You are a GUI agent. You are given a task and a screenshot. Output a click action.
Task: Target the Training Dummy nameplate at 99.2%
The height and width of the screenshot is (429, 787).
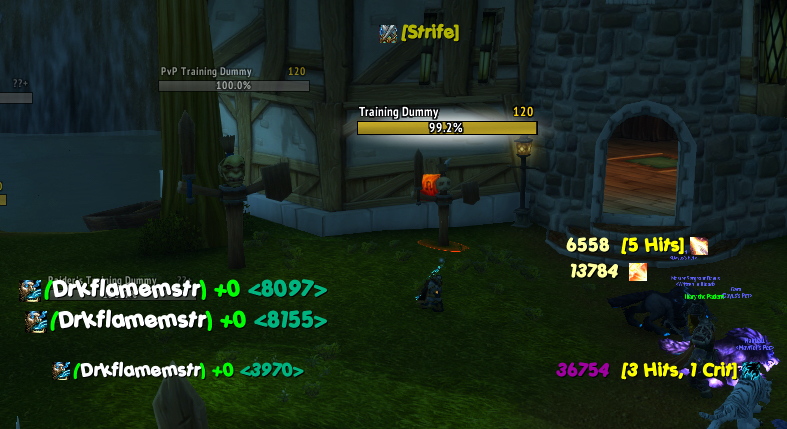447,128
